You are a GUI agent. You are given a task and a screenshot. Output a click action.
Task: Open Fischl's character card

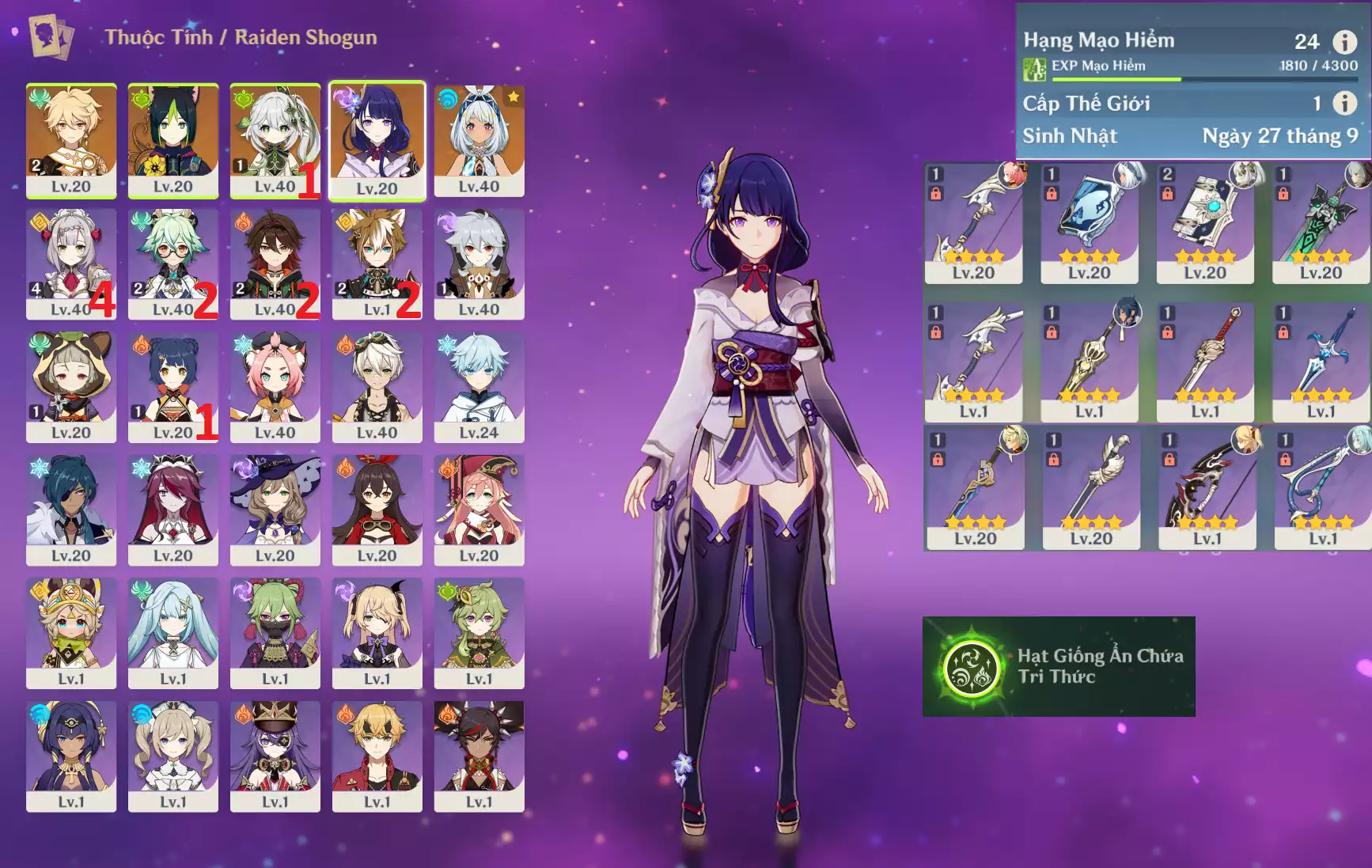coord(377,631)
